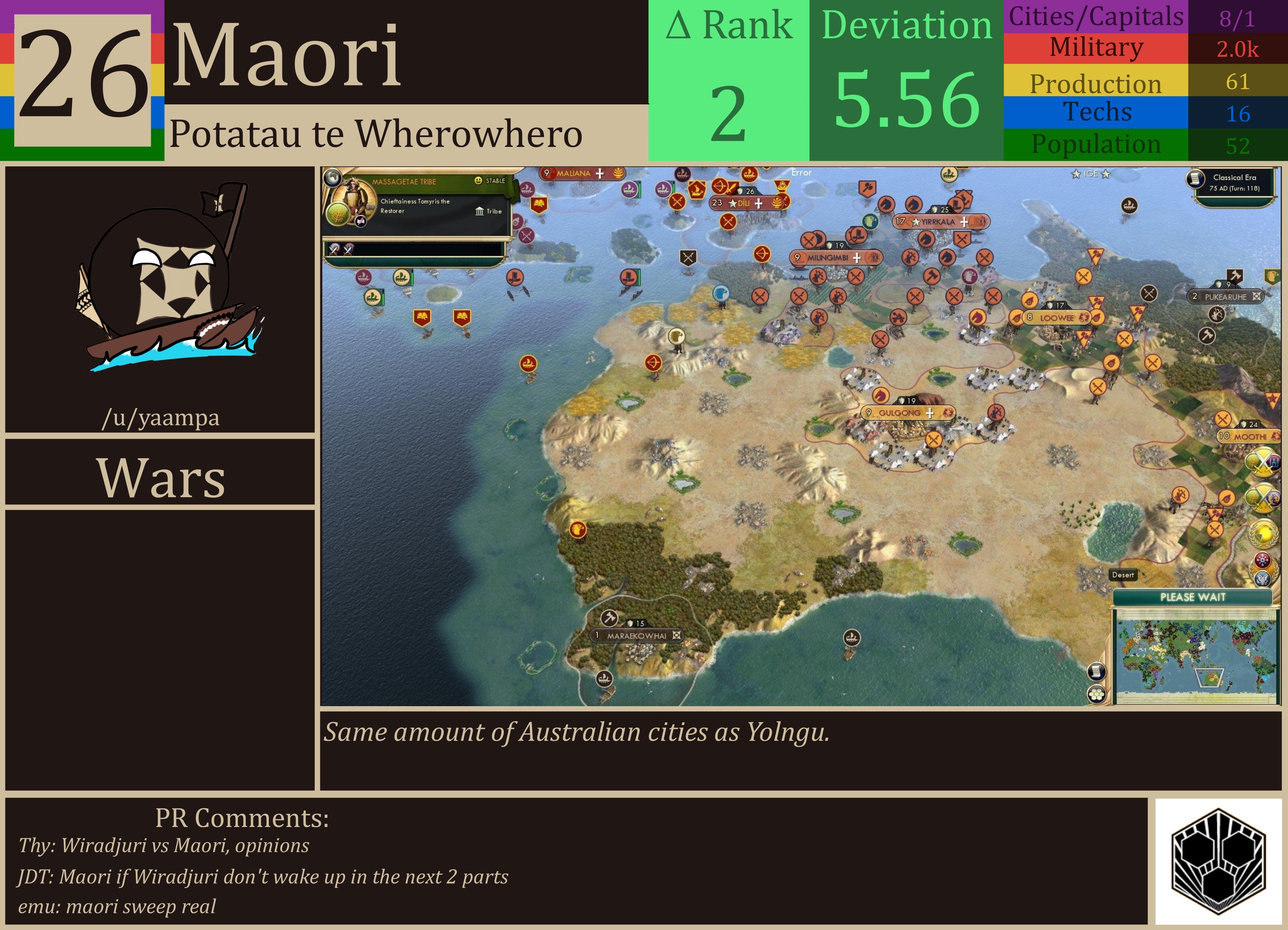Click the Tribe building icon in the Massagetae popup
The width and height of the screenshot is (1288, 930).
pos(480,212)
